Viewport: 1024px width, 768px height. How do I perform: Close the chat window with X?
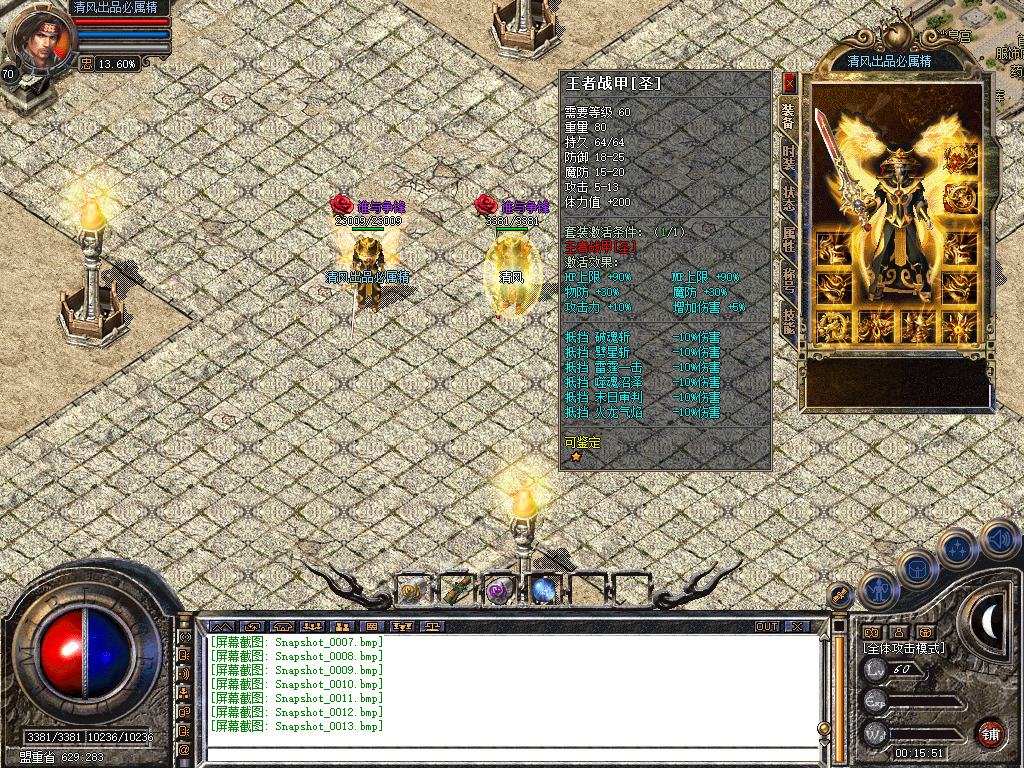tap(796, 626)
